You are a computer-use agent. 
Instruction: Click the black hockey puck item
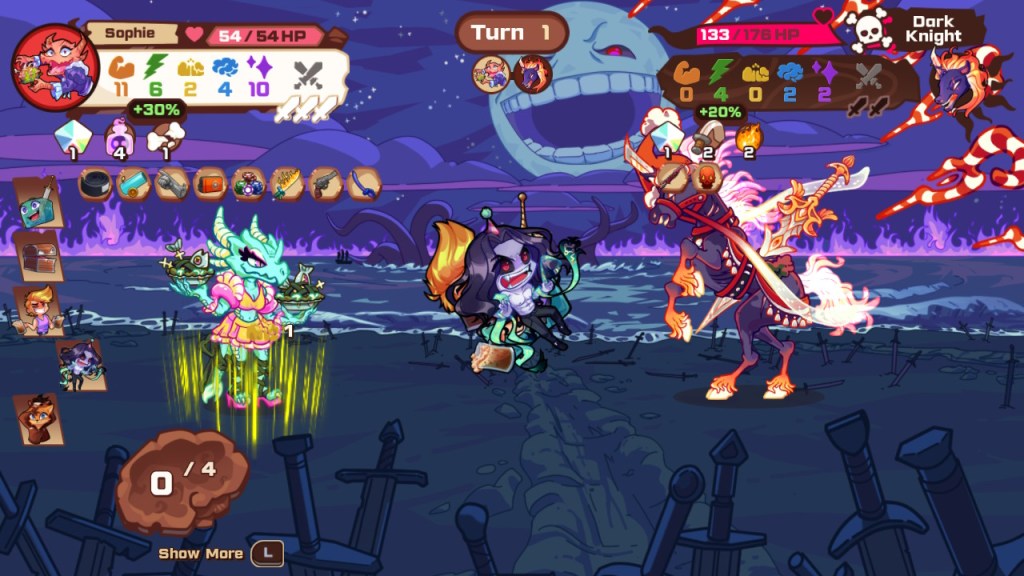pyautogui.click(x=96, y=185)
